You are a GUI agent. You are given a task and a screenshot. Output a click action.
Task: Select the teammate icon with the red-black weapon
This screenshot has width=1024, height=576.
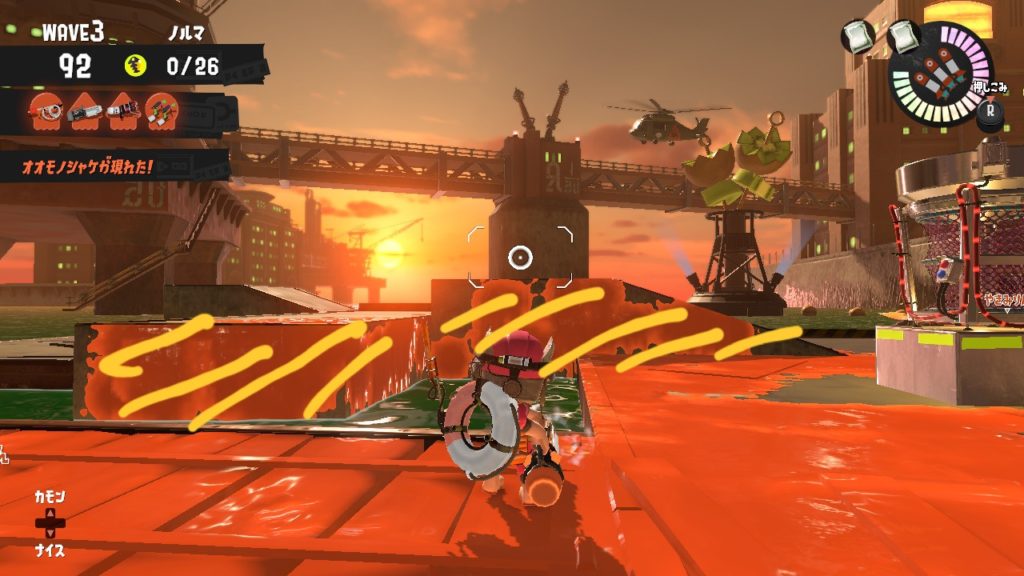tap(123, 111)
